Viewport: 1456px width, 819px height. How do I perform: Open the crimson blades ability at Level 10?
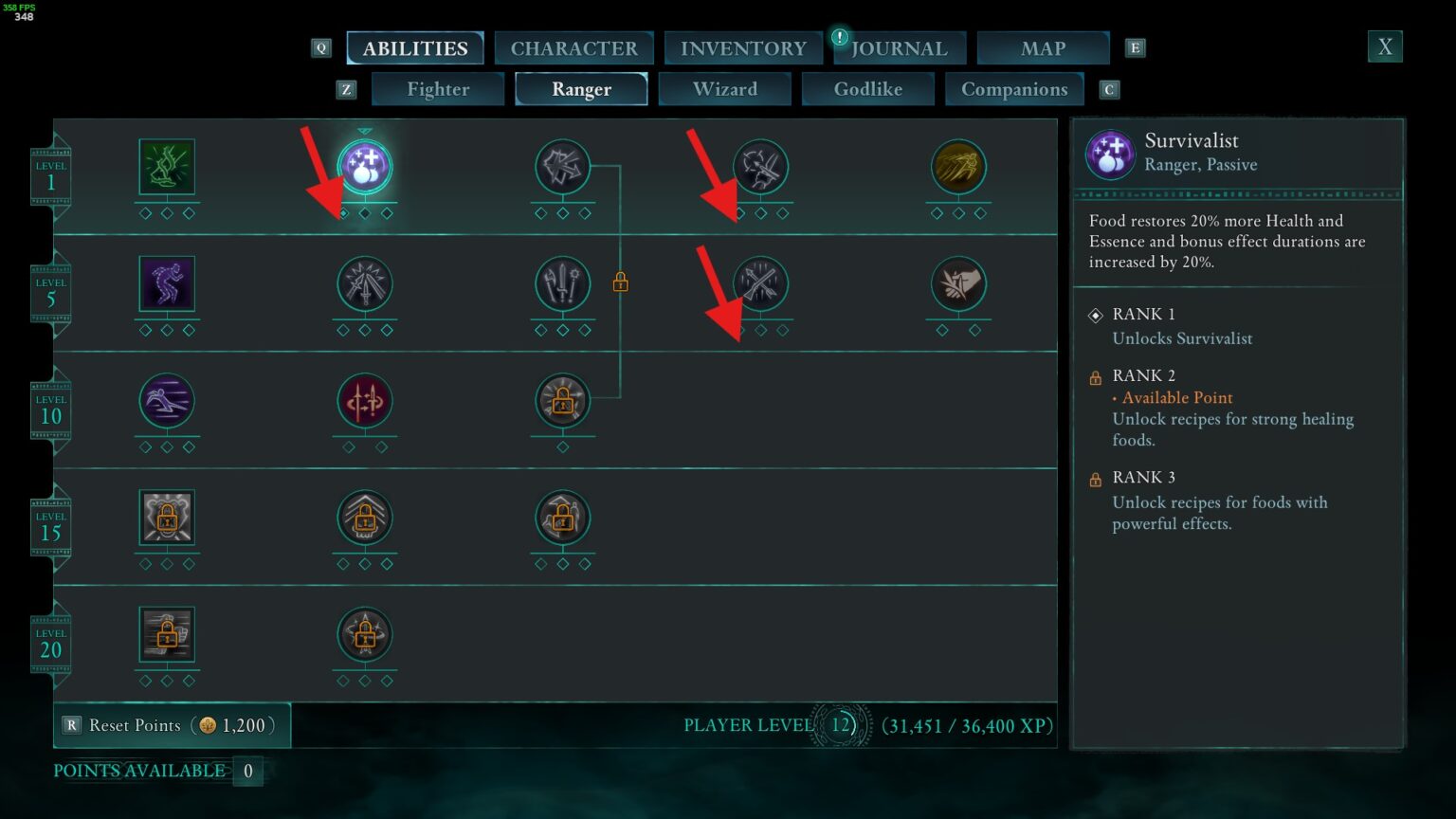(x=365, y=400)
